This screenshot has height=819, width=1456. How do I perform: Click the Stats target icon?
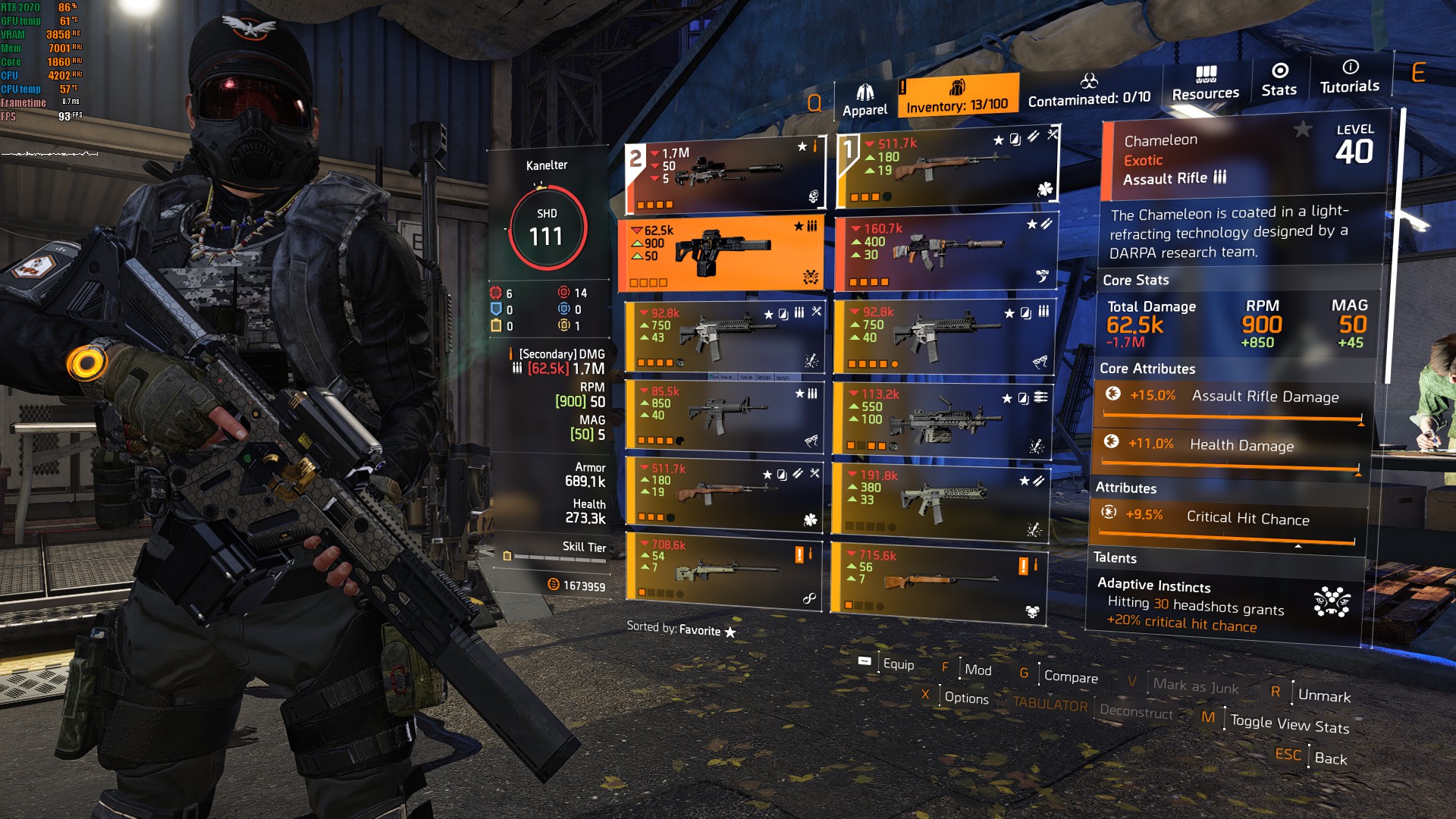point(1280,73)
